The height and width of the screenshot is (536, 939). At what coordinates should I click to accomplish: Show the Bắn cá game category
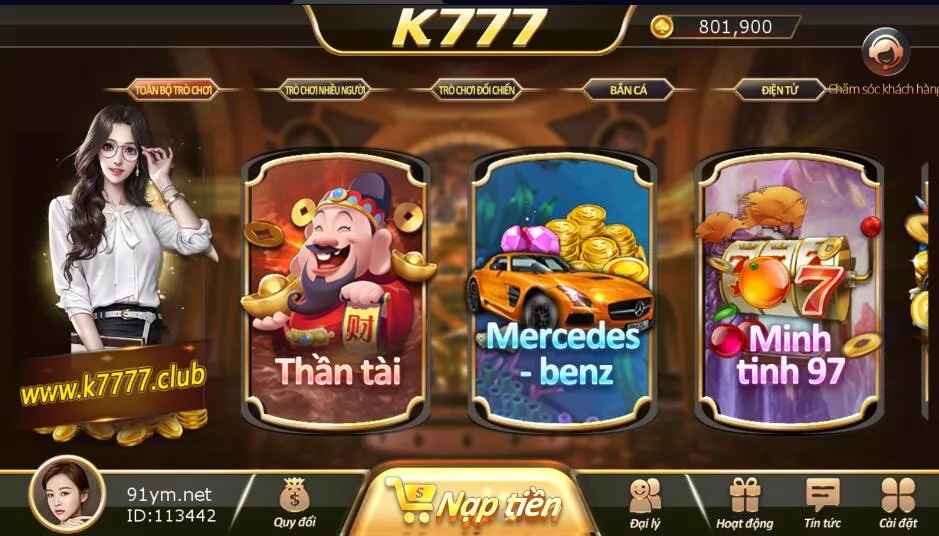(x=628, y=90)
